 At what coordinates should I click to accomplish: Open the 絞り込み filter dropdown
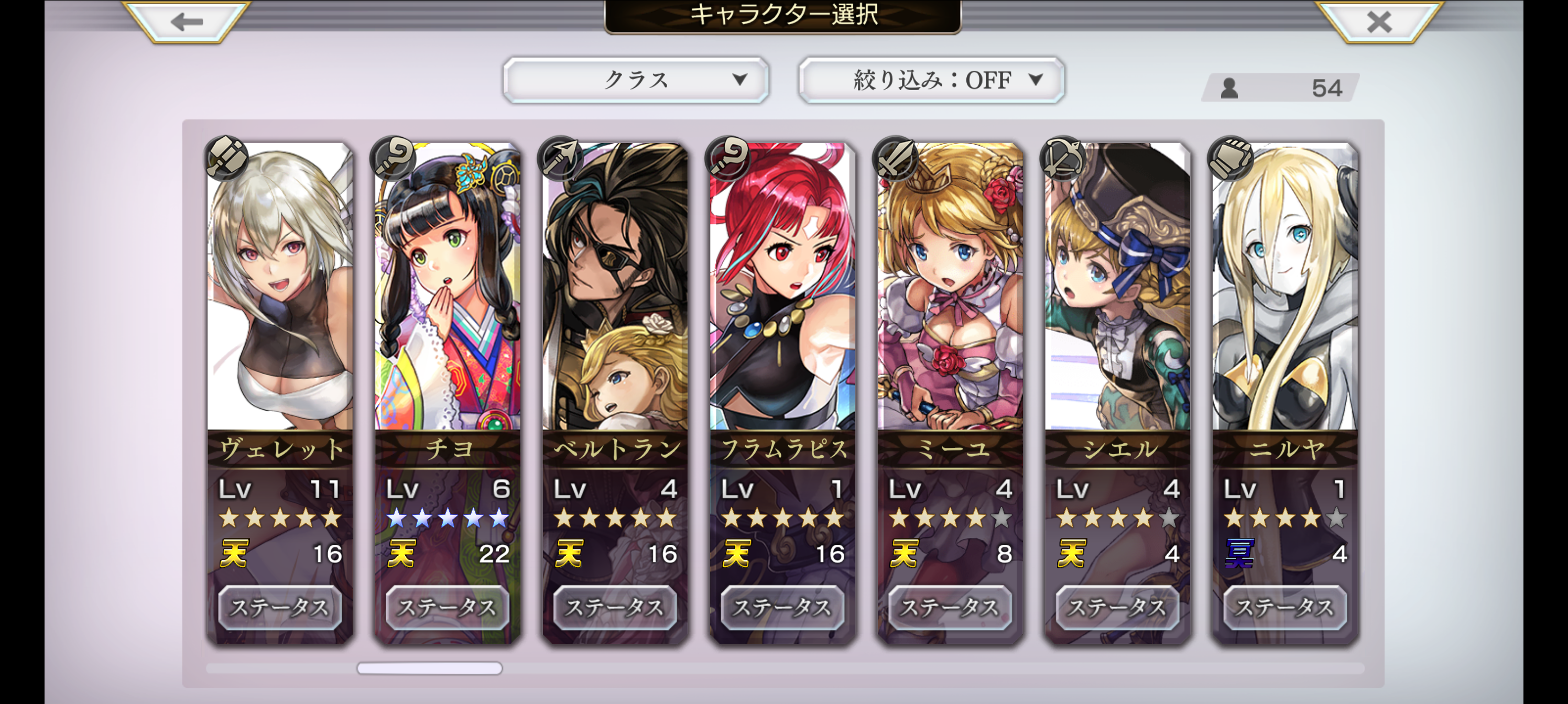tap(931, 80)
